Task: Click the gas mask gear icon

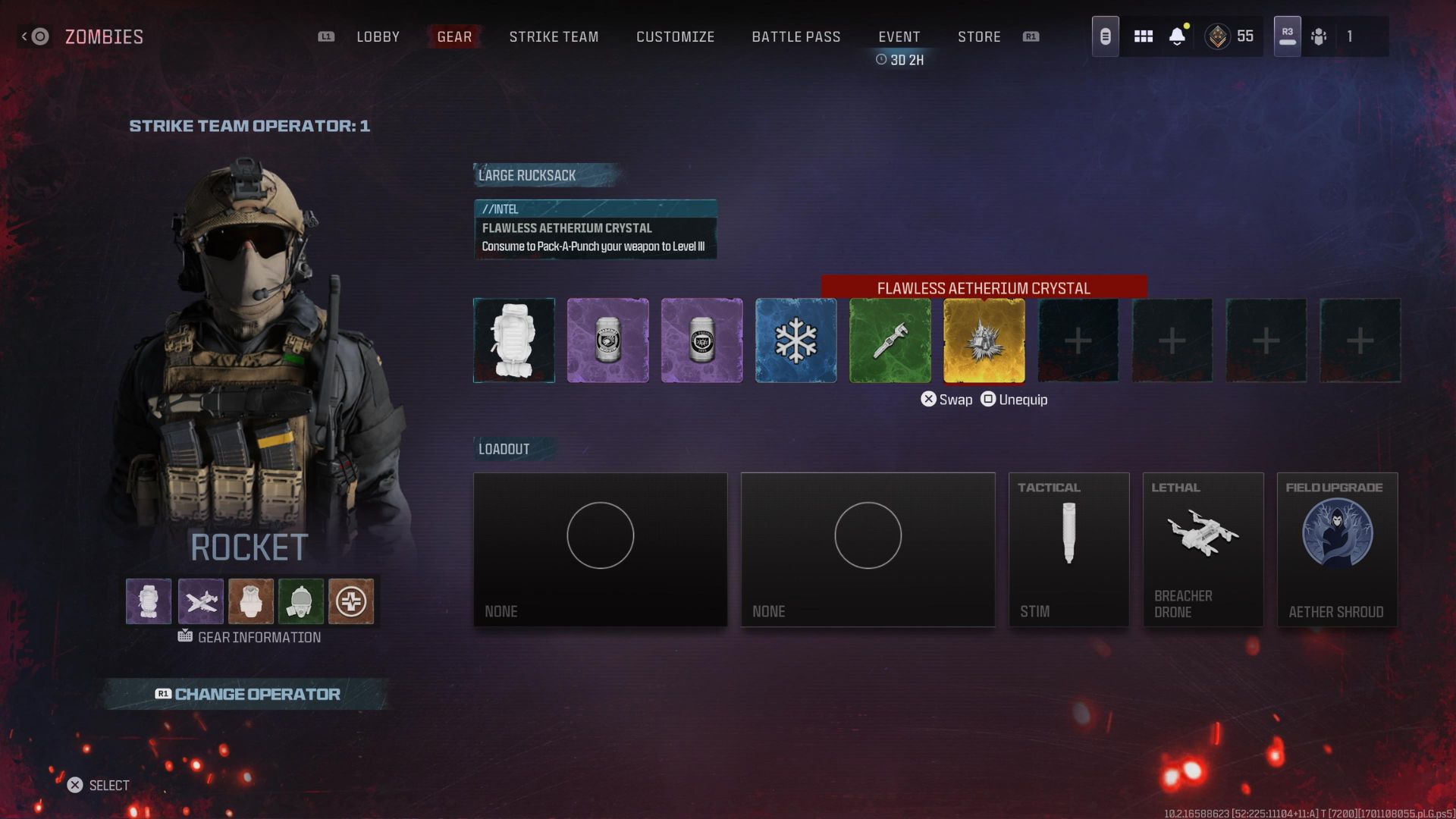Action: [301, 601]
